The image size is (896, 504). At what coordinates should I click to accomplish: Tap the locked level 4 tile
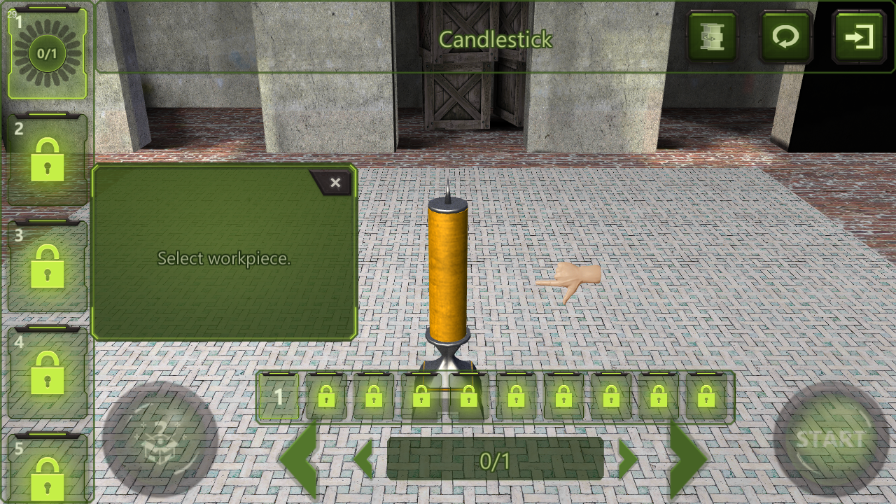pyautogui.click(x=47, y=372)
